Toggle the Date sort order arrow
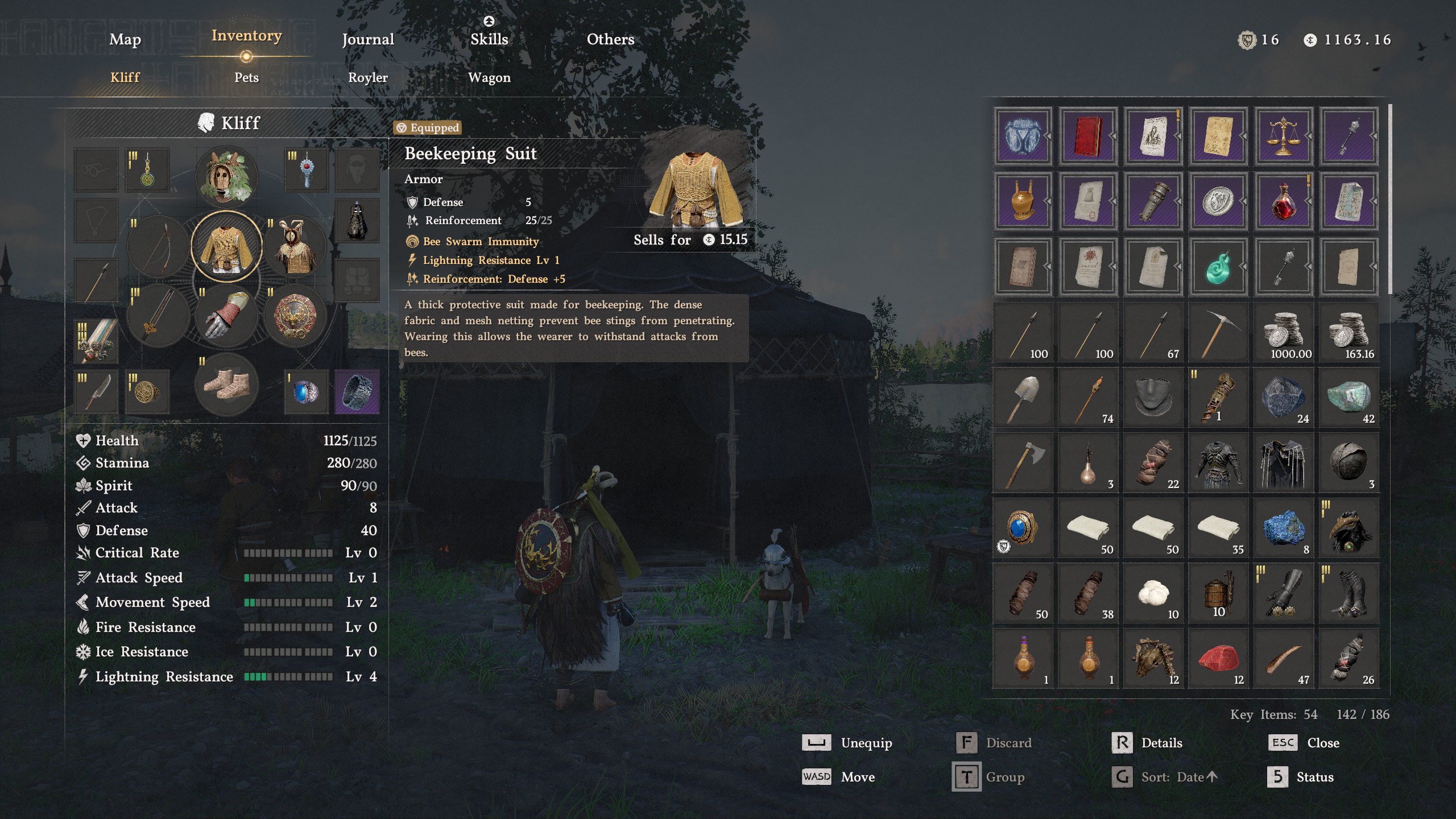 pyautogui.click(x=1214, y=776)
